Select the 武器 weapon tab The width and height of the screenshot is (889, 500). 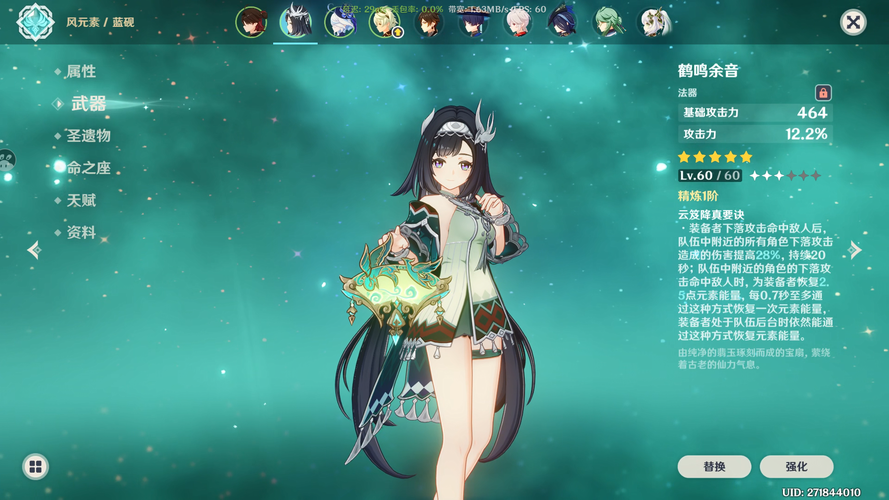pyautogui.click(x=88, y=104)
